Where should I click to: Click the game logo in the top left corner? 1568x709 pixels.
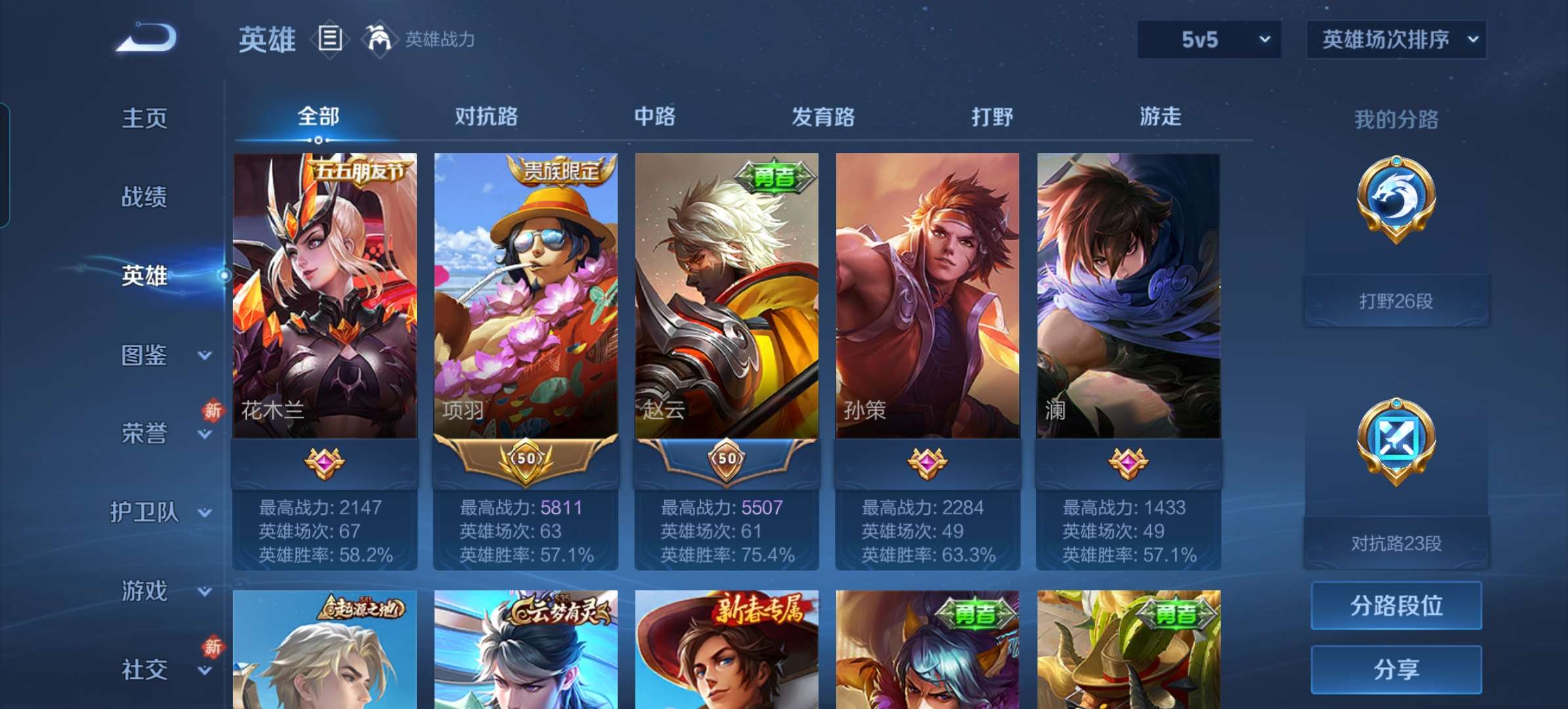pos(146,37)
